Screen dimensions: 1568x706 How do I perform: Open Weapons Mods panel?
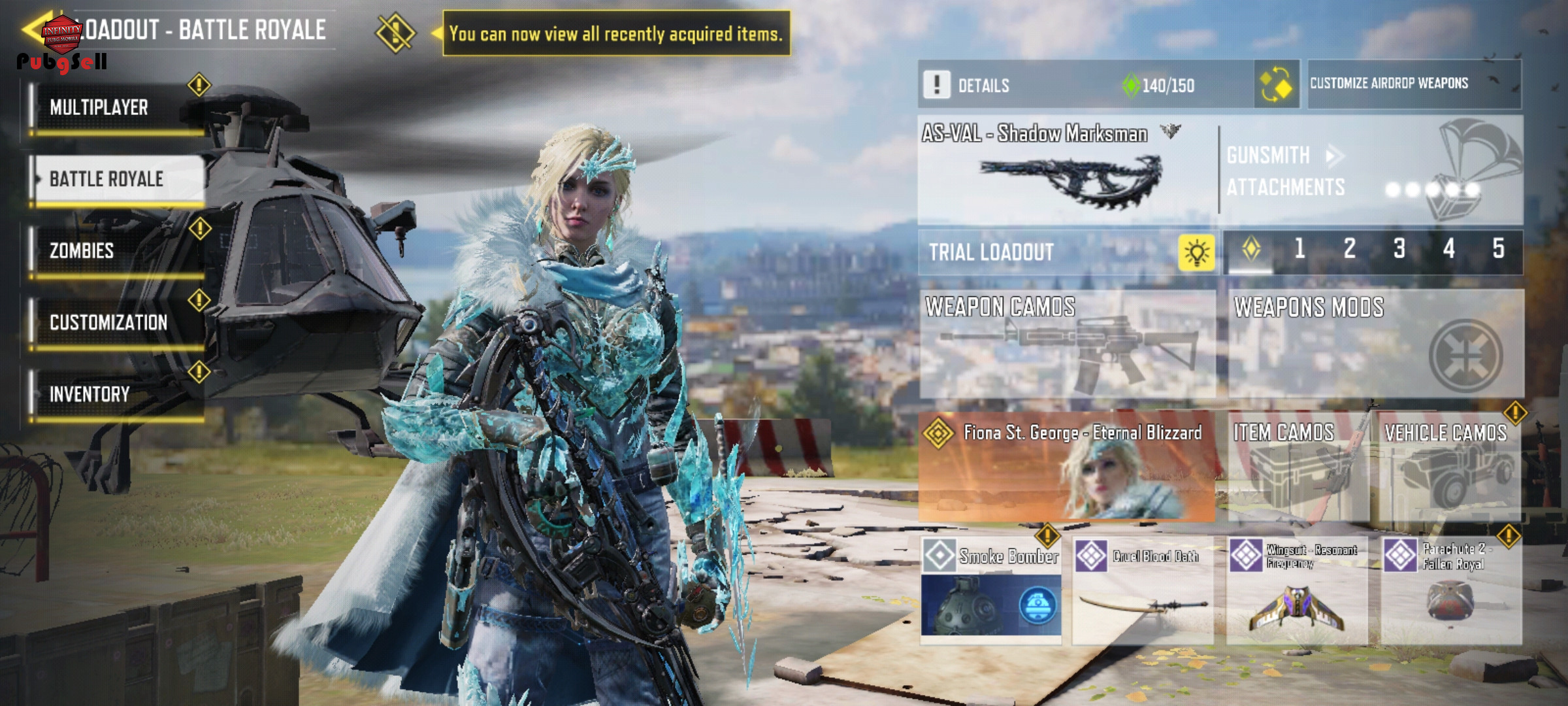(x=1376, y=344)
